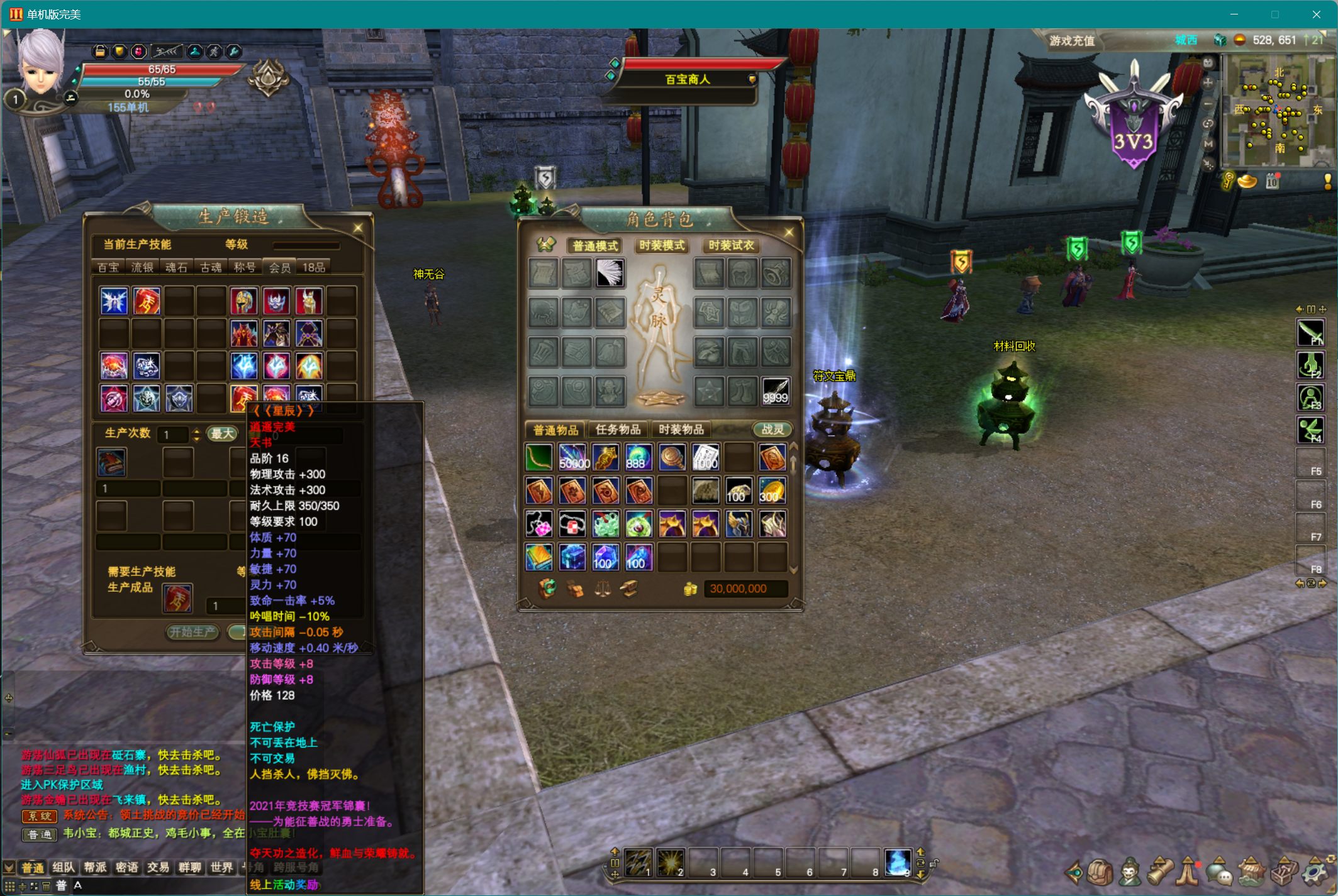The height and width of the screenshot is (896, 1338).
Task: Select the 会员 crafting tab
Action: coord(279,267)
